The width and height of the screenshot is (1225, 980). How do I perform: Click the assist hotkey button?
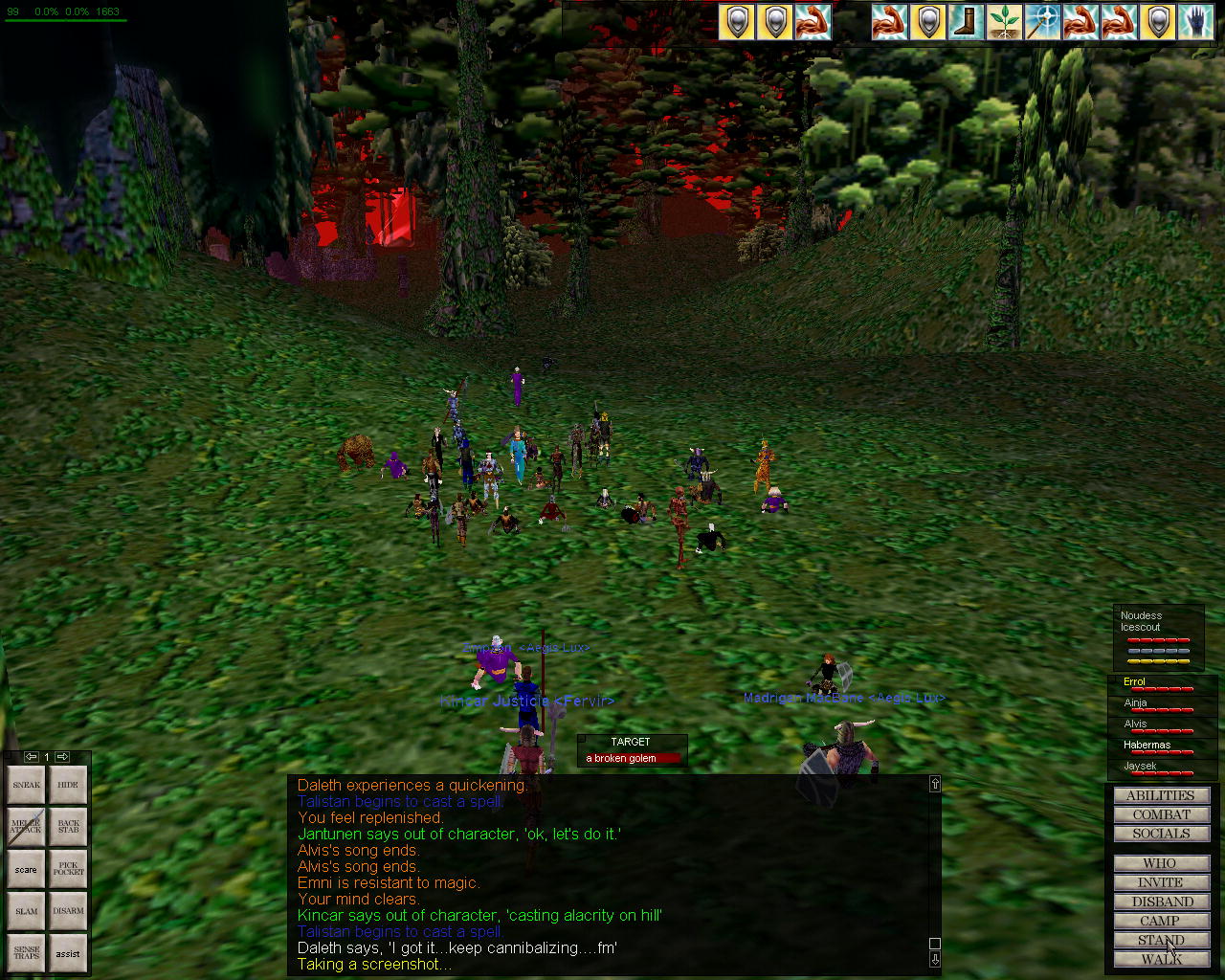[x=68, y=953]
